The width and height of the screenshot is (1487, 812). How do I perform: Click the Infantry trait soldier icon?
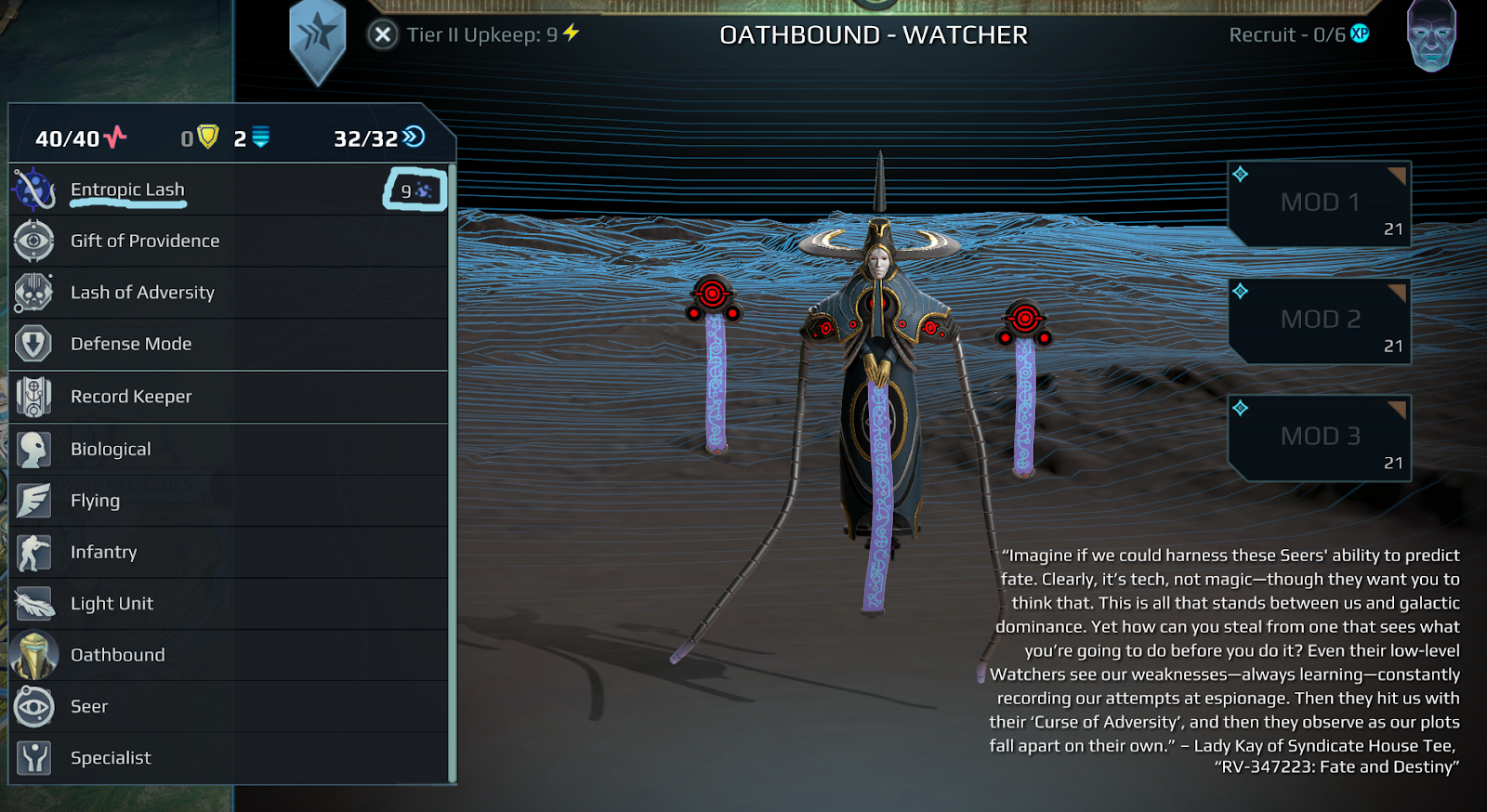pos(34,551)
